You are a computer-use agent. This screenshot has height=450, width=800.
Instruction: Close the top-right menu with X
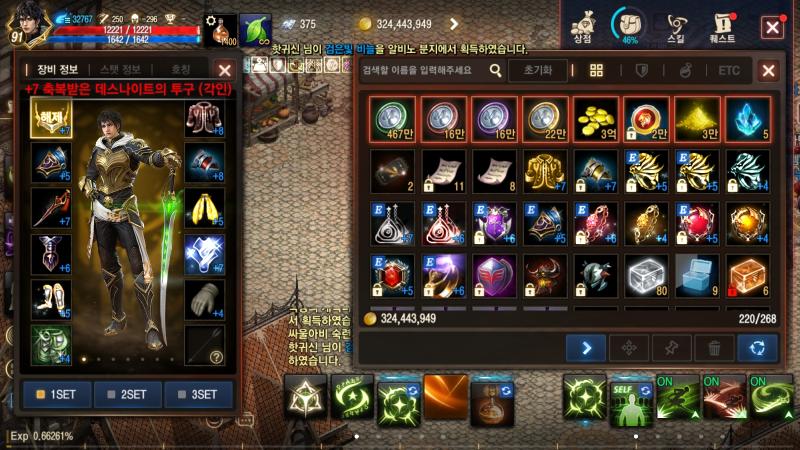(773, 26)
